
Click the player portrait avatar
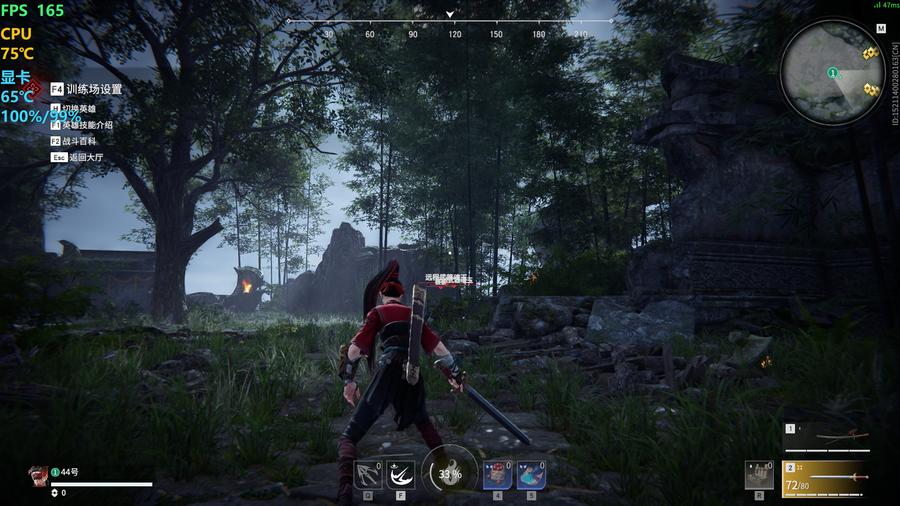click(x=37, y=475)
